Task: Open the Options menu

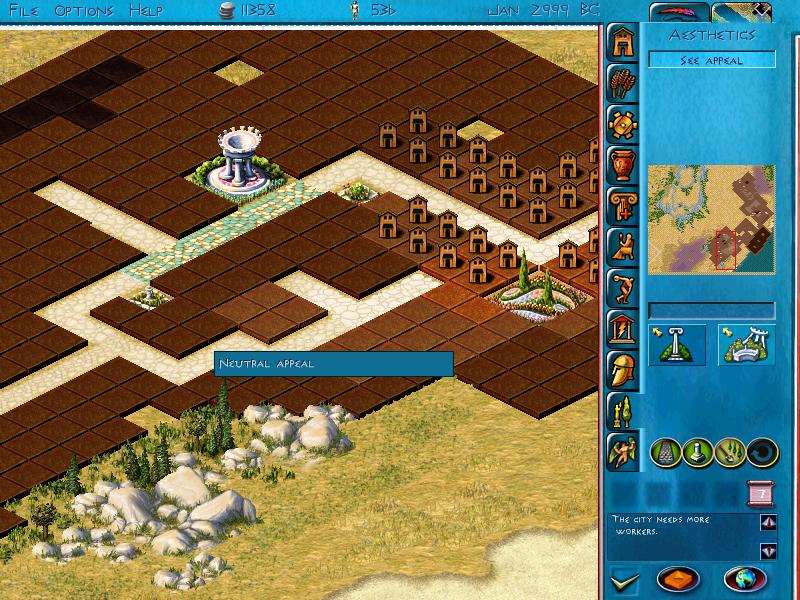Action: (84, 11)
